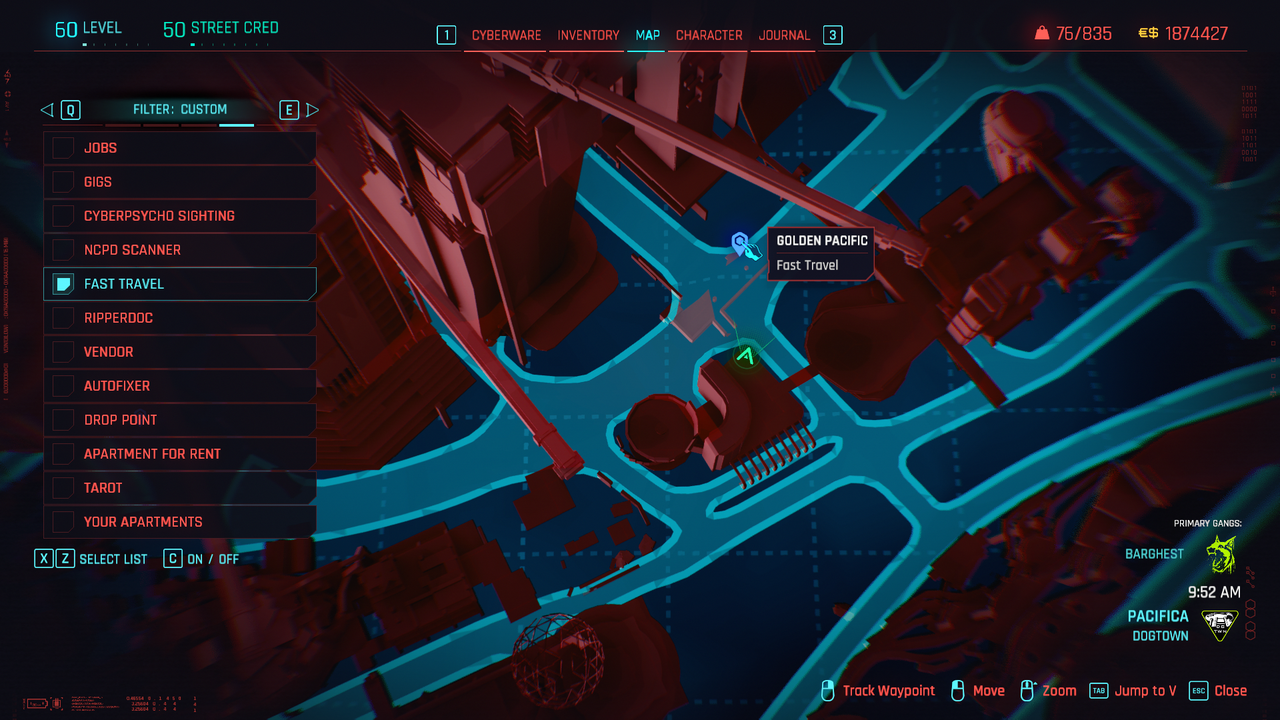Select the Map tab
The width and height of the screenshot is (1280, 720).
click(x=648, y=35)
